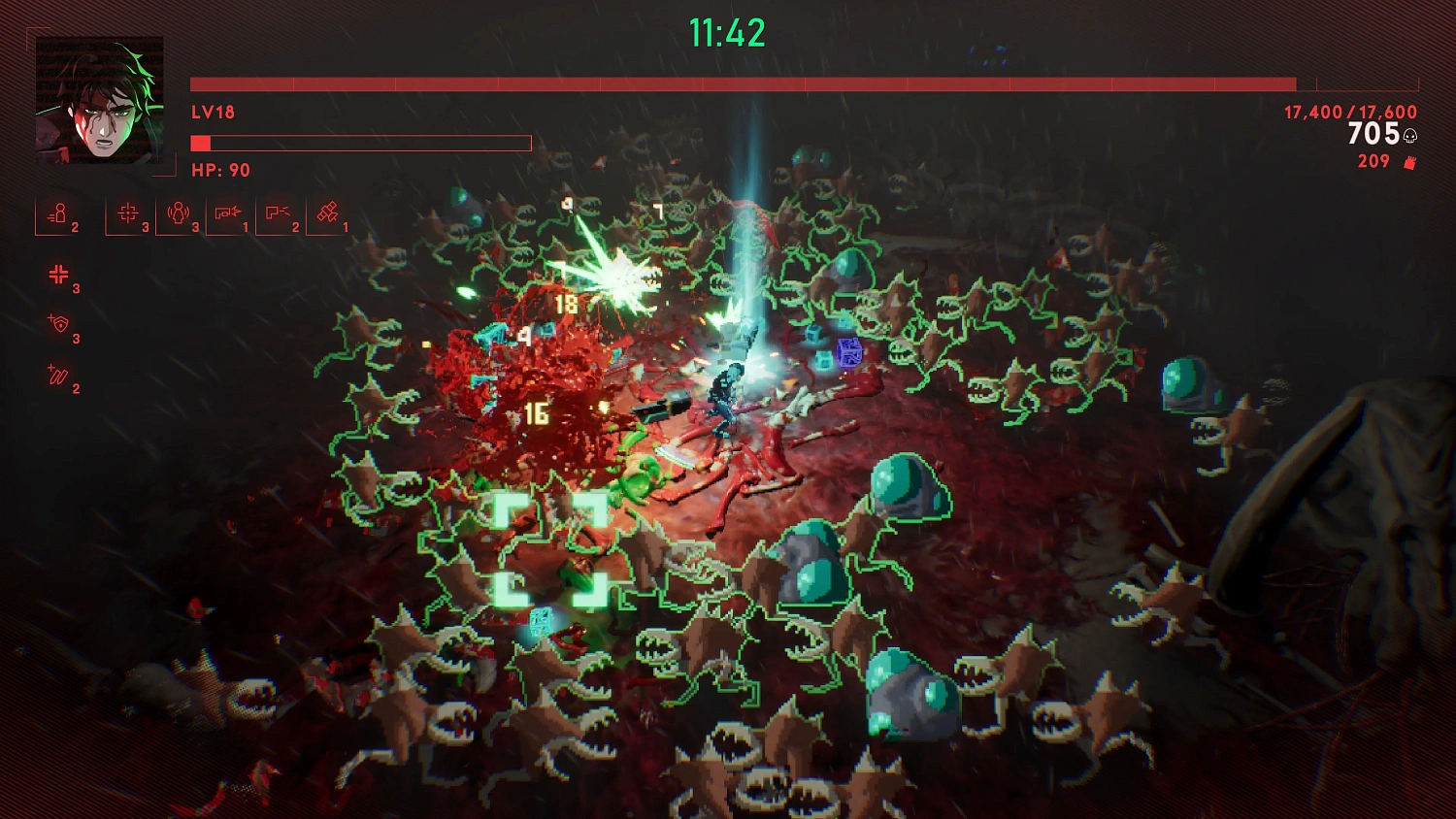Select the double-blade damage boost icon

point(58,374)
